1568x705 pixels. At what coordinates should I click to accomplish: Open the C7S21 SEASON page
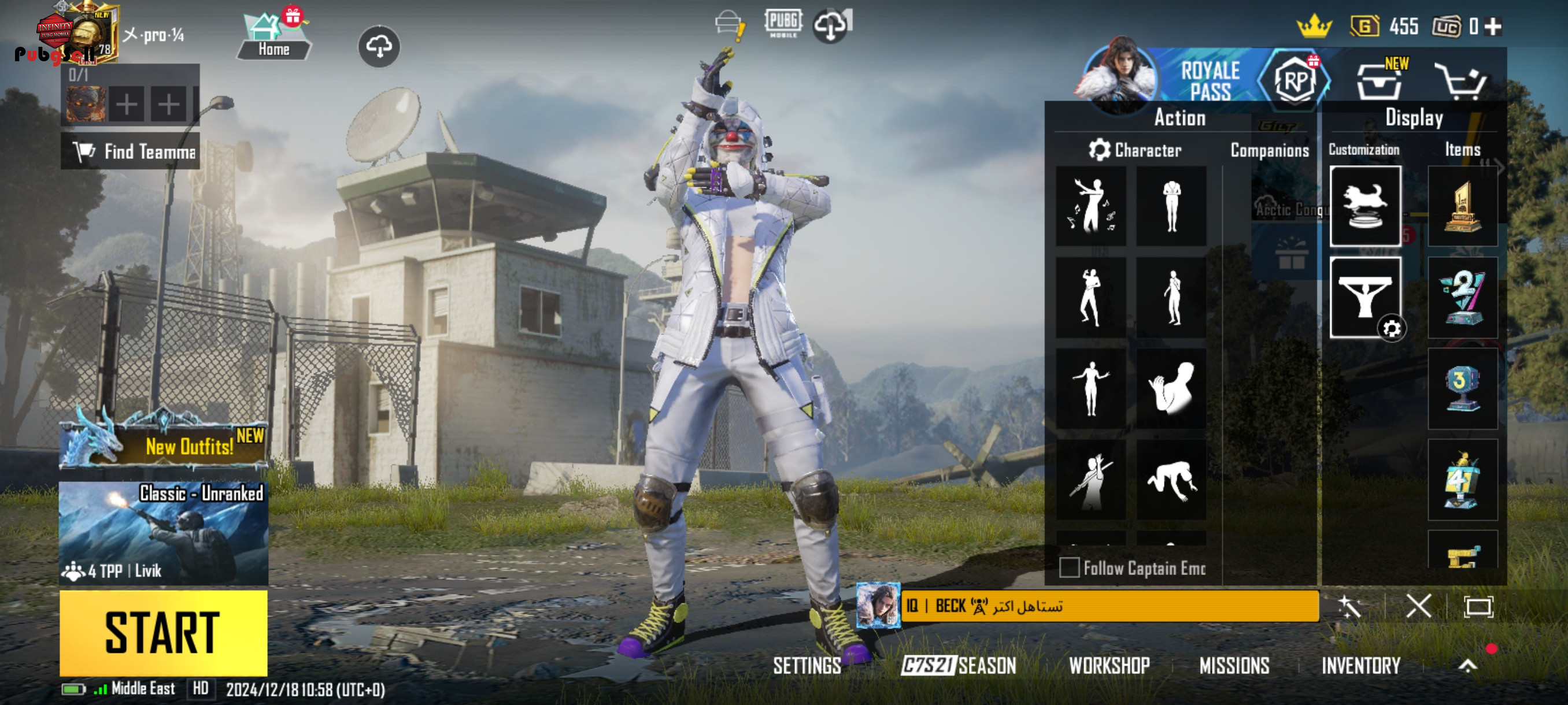point(959,666)
